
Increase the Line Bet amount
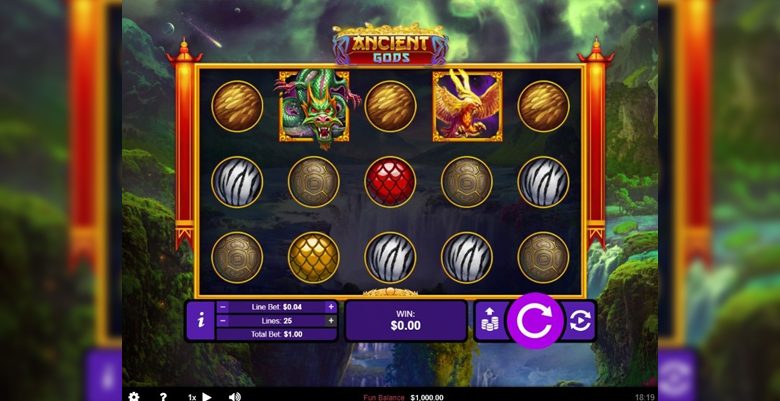point(331,307)
